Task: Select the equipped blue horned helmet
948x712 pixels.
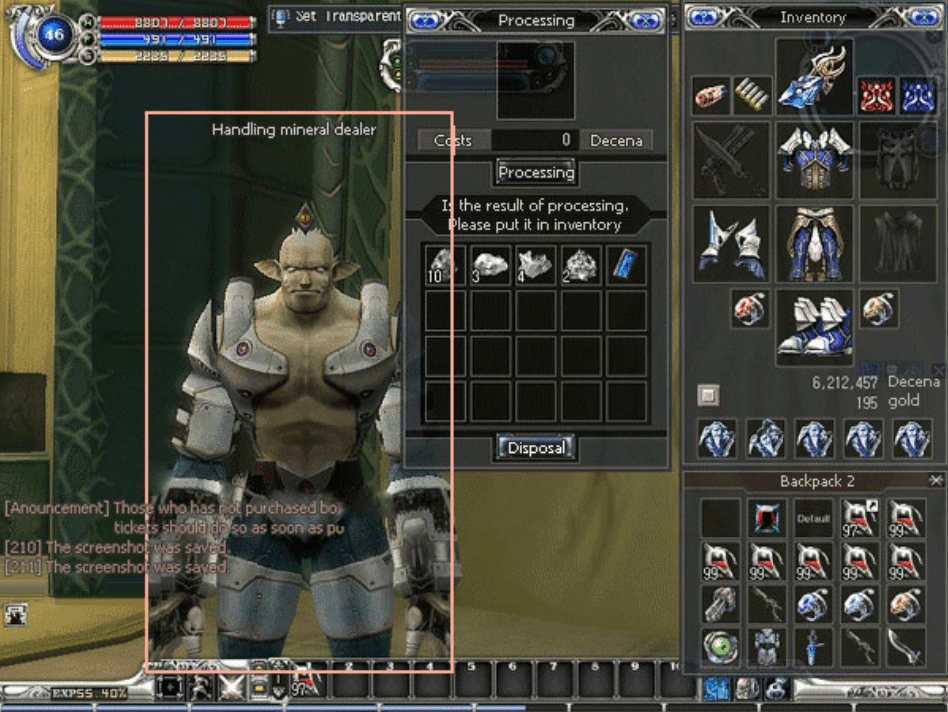Action: pyautogui.click(x=814, y=77)
